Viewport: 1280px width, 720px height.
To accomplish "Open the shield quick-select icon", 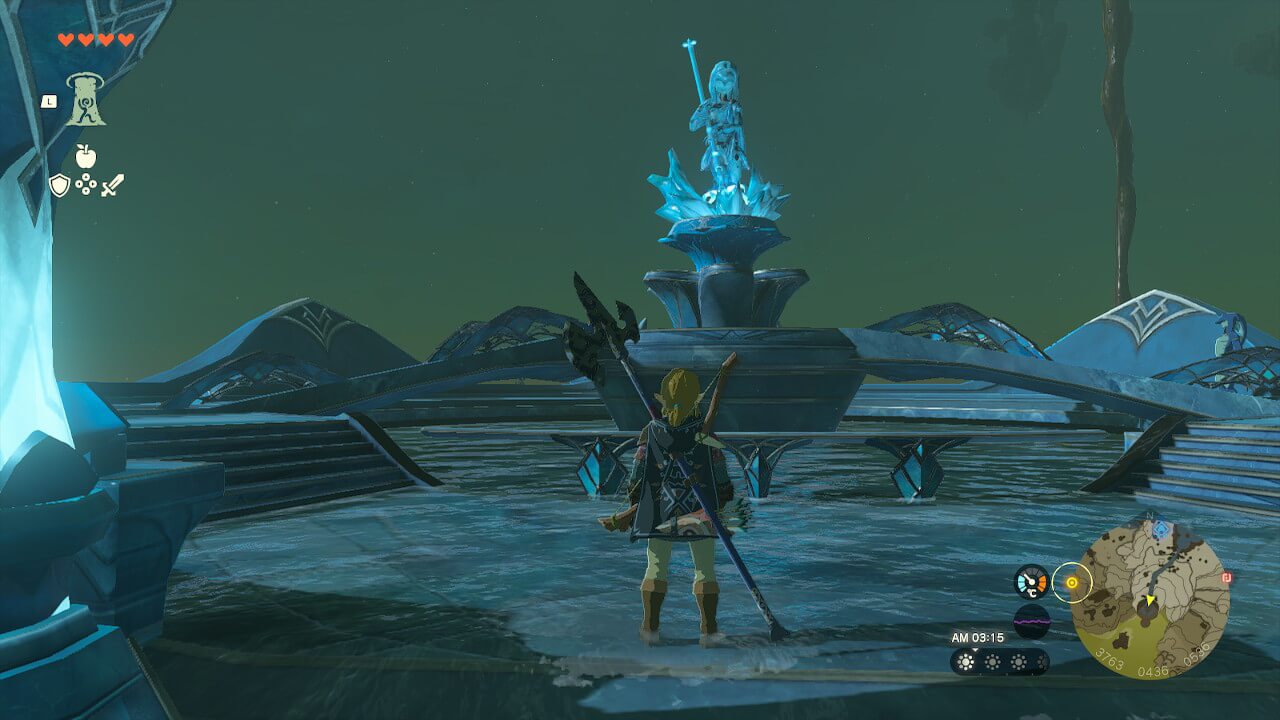I will pos(59,185).
